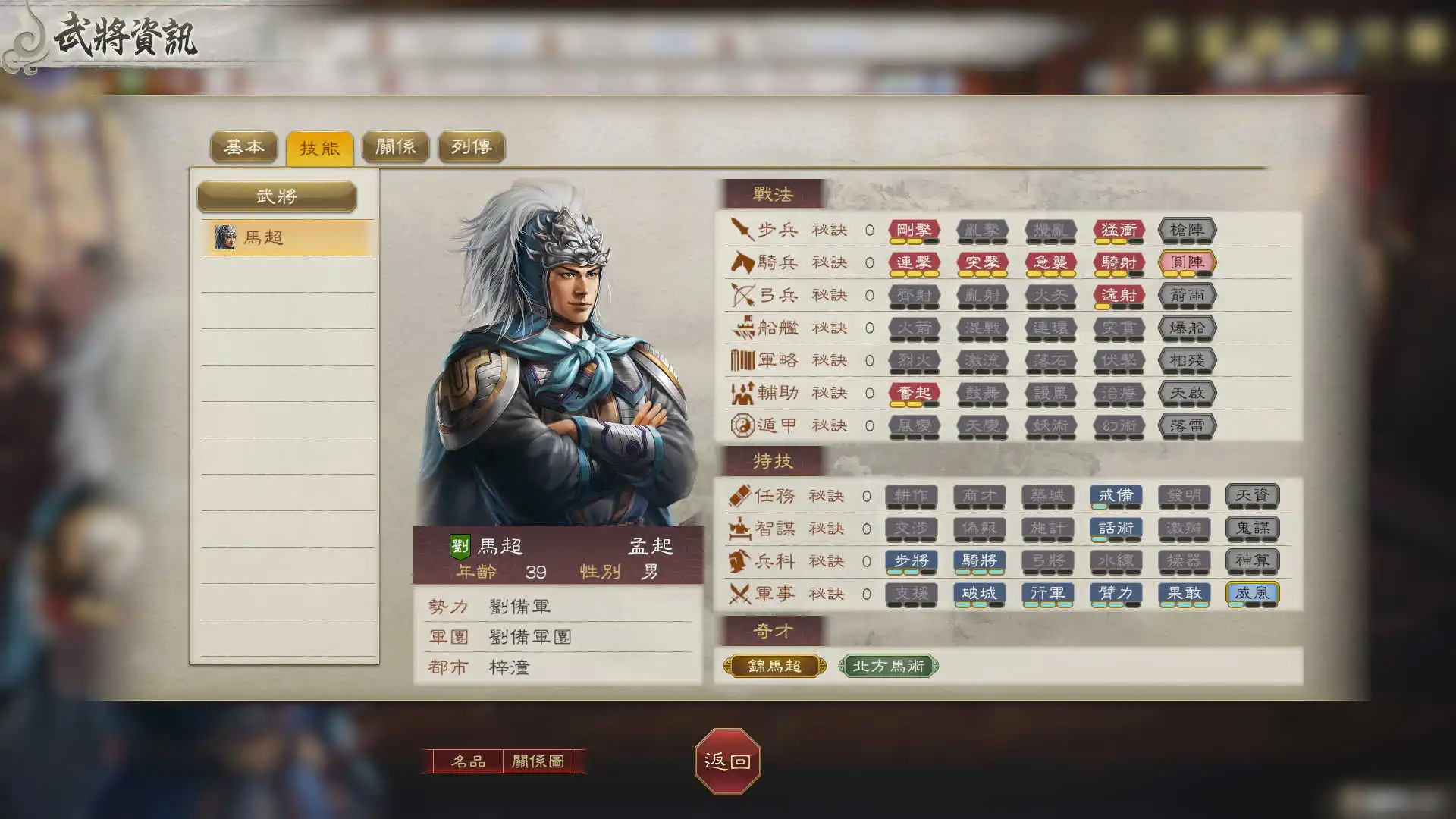The height and width of the screenshot is (819, 1456).
Task: Switch to the 基本 tab
Action: [244, 147]
